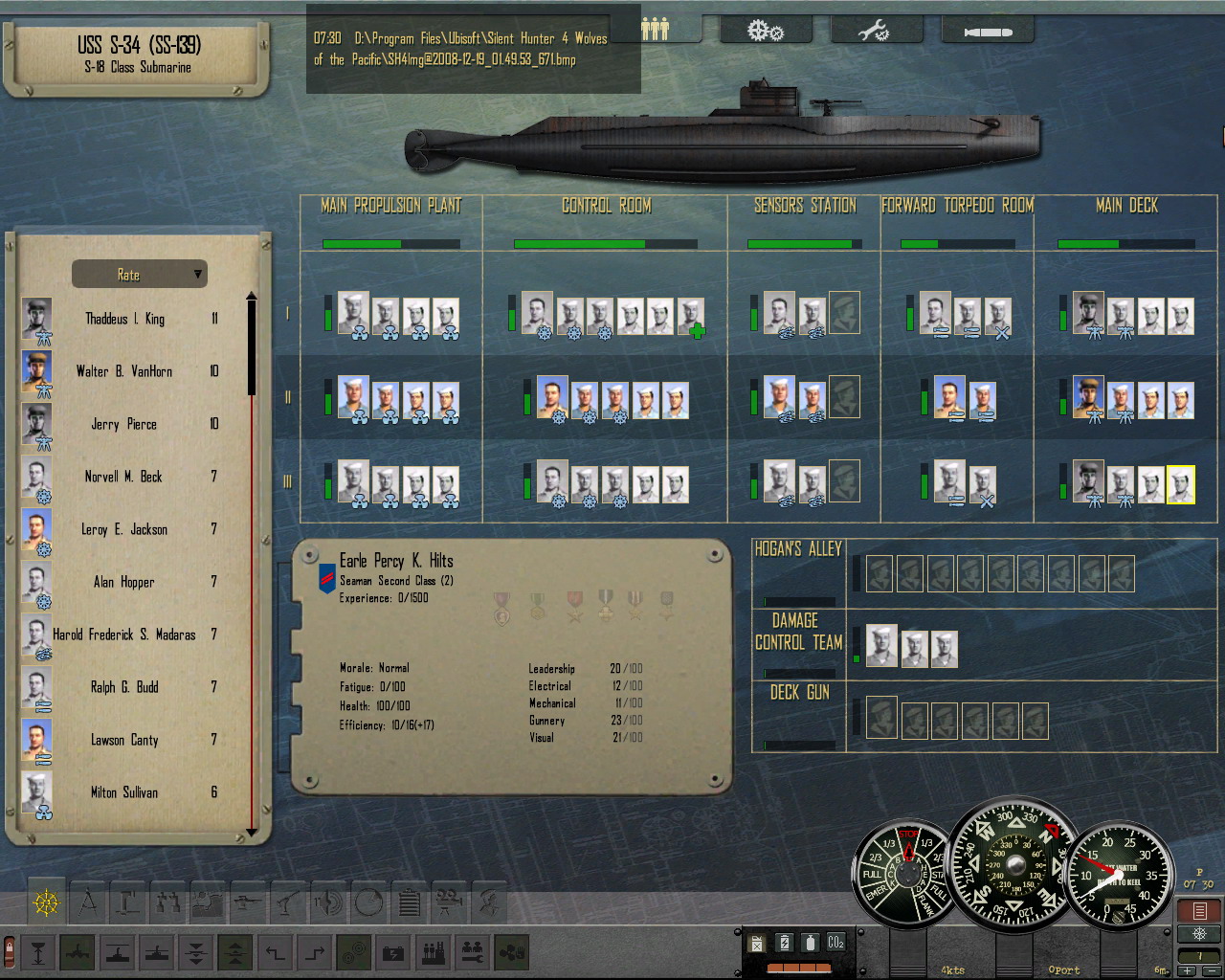Select the helm wheel station icon
This screenshot has height=980, width=1225.
46,902
